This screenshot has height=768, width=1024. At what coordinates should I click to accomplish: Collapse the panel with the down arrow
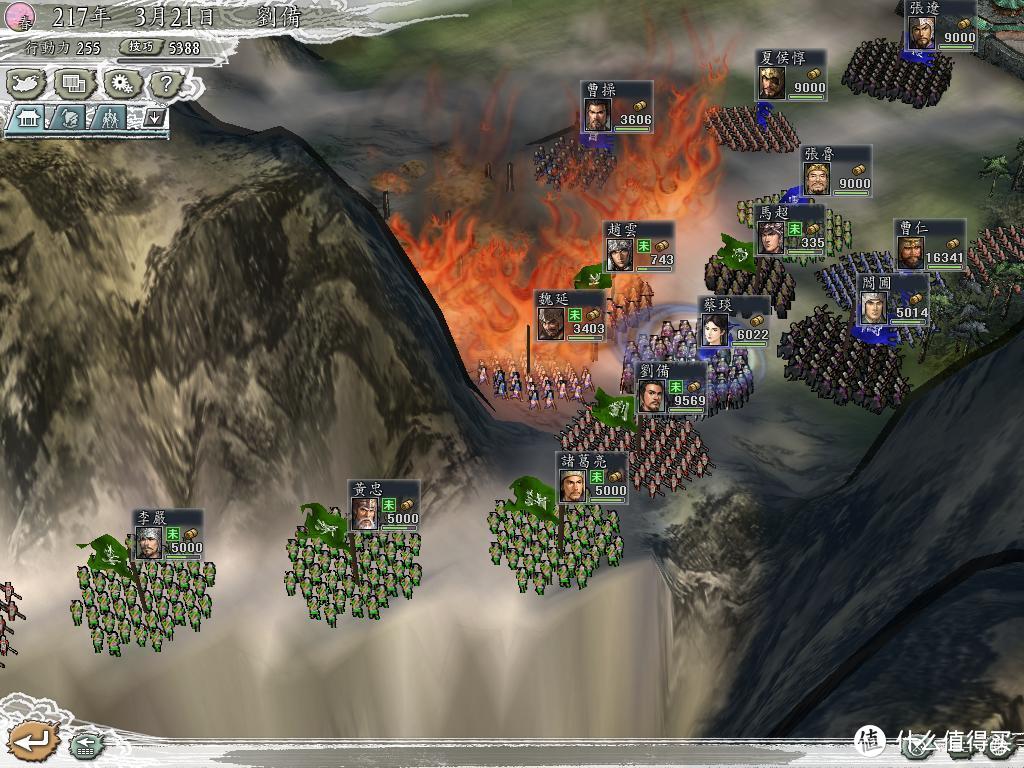[x=154, y=117]
